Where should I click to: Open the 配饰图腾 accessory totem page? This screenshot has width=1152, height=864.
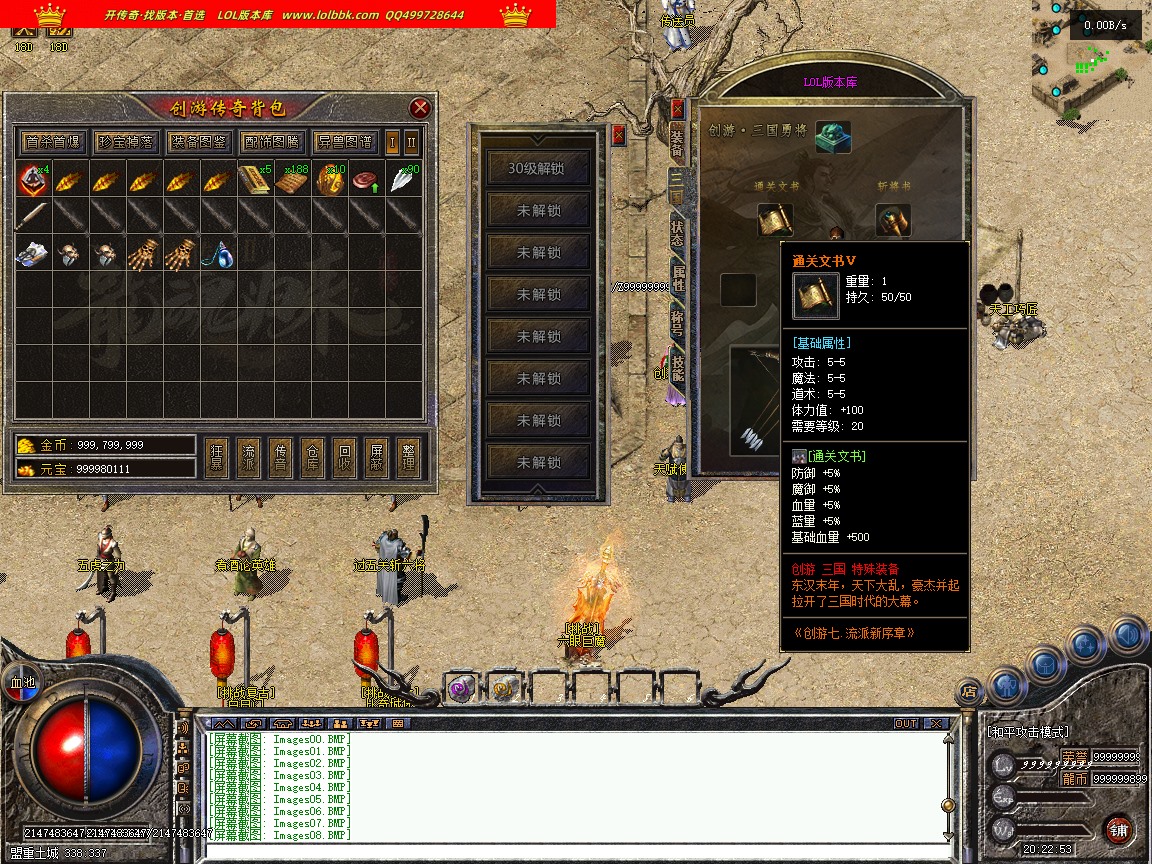(x=271, y=142)
